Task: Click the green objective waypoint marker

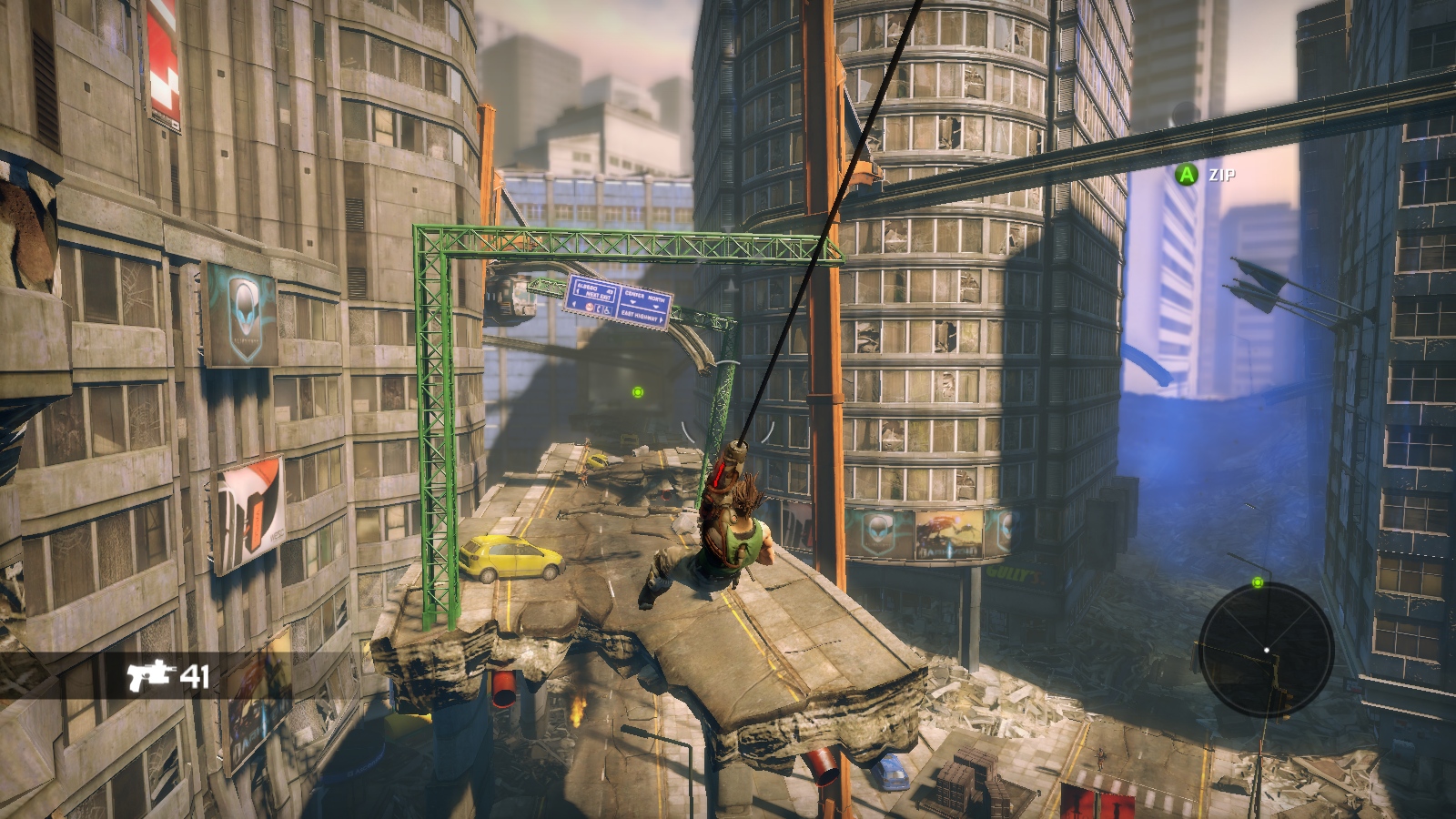Action: 638,392
